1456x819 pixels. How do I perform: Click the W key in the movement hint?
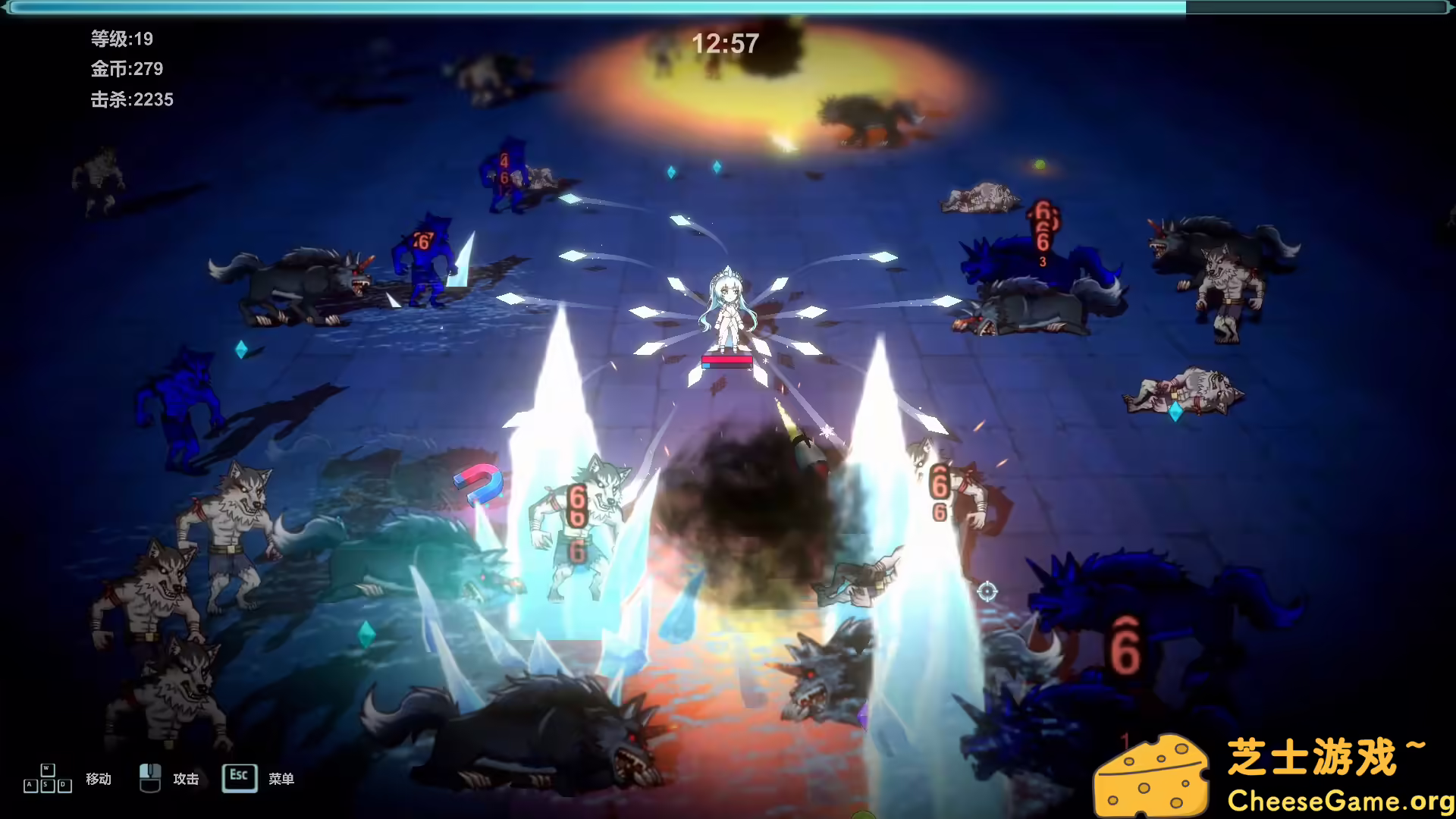pos(47,768)
